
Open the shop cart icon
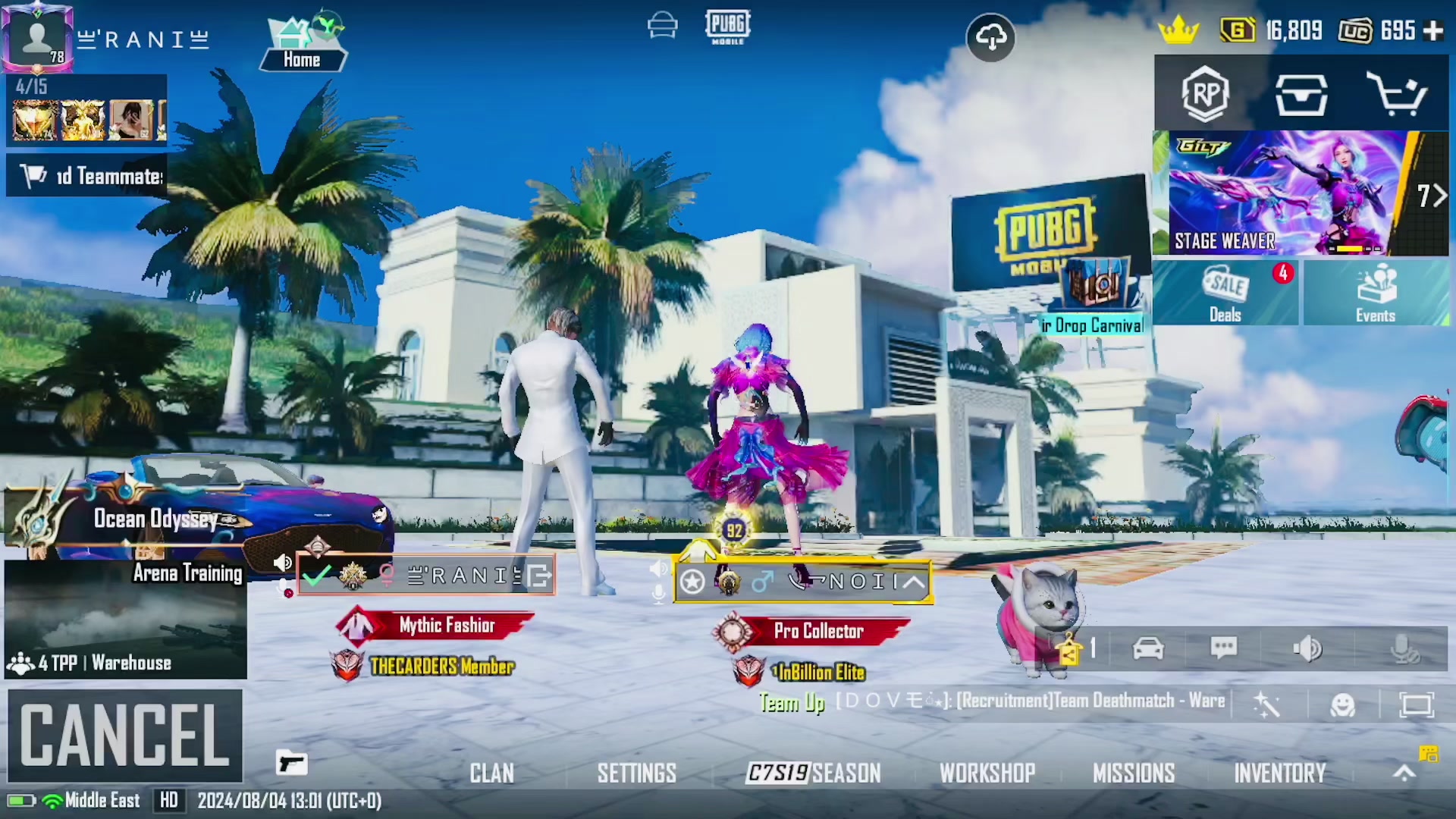[1396, 94]
